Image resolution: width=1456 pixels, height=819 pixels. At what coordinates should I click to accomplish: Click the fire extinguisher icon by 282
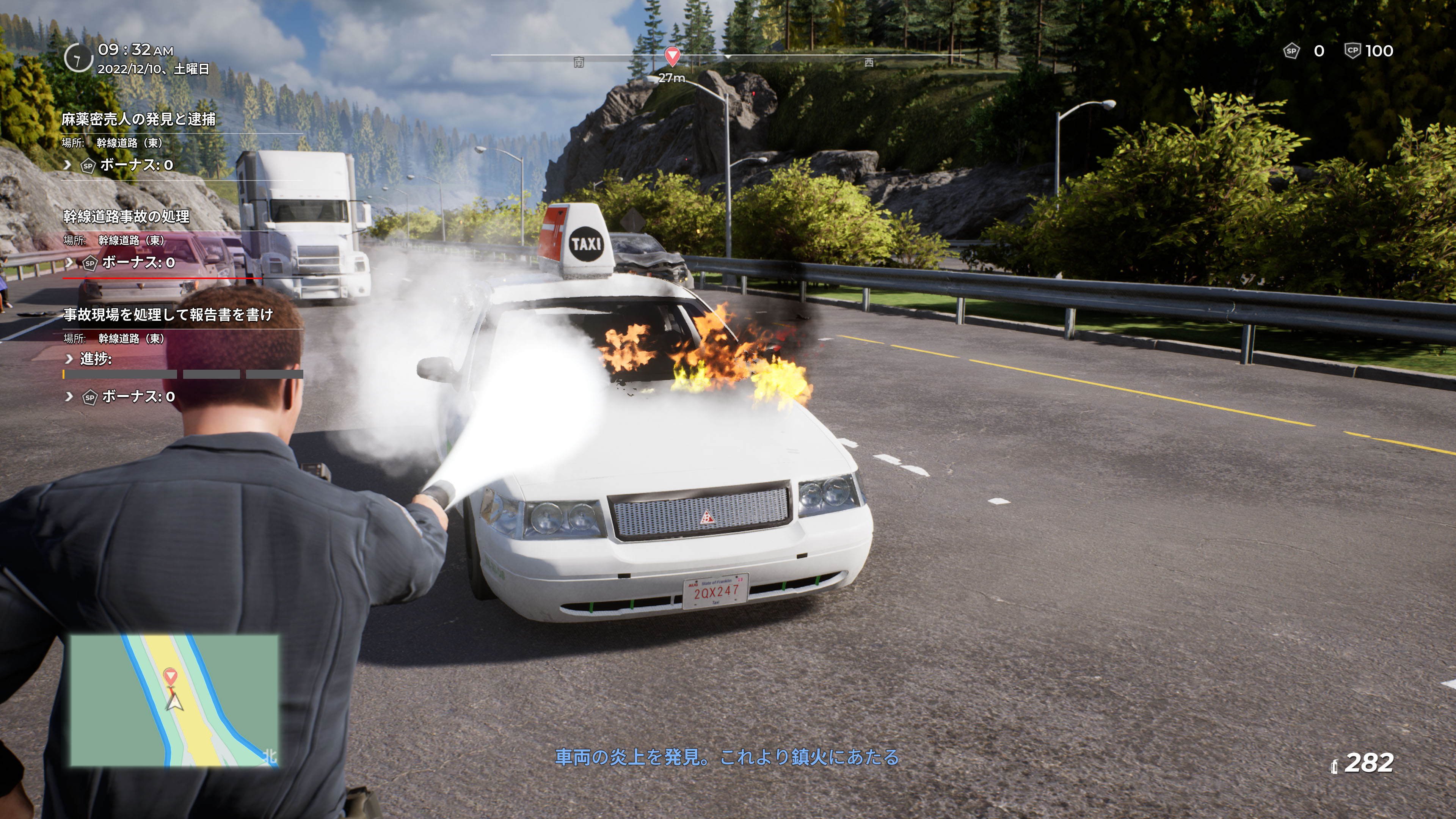point(1334,766)
